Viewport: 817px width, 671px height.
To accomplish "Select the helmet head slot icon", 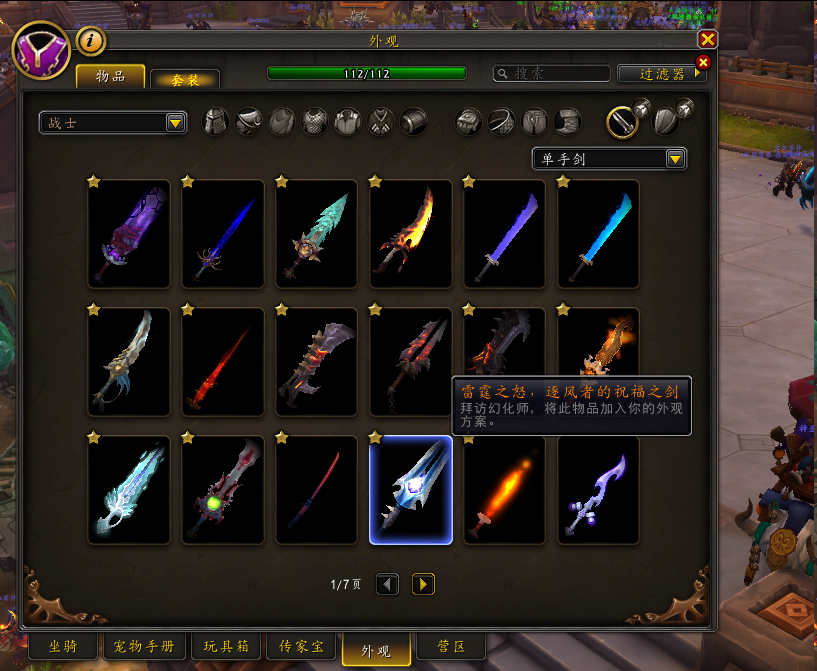I will point(217,122).
